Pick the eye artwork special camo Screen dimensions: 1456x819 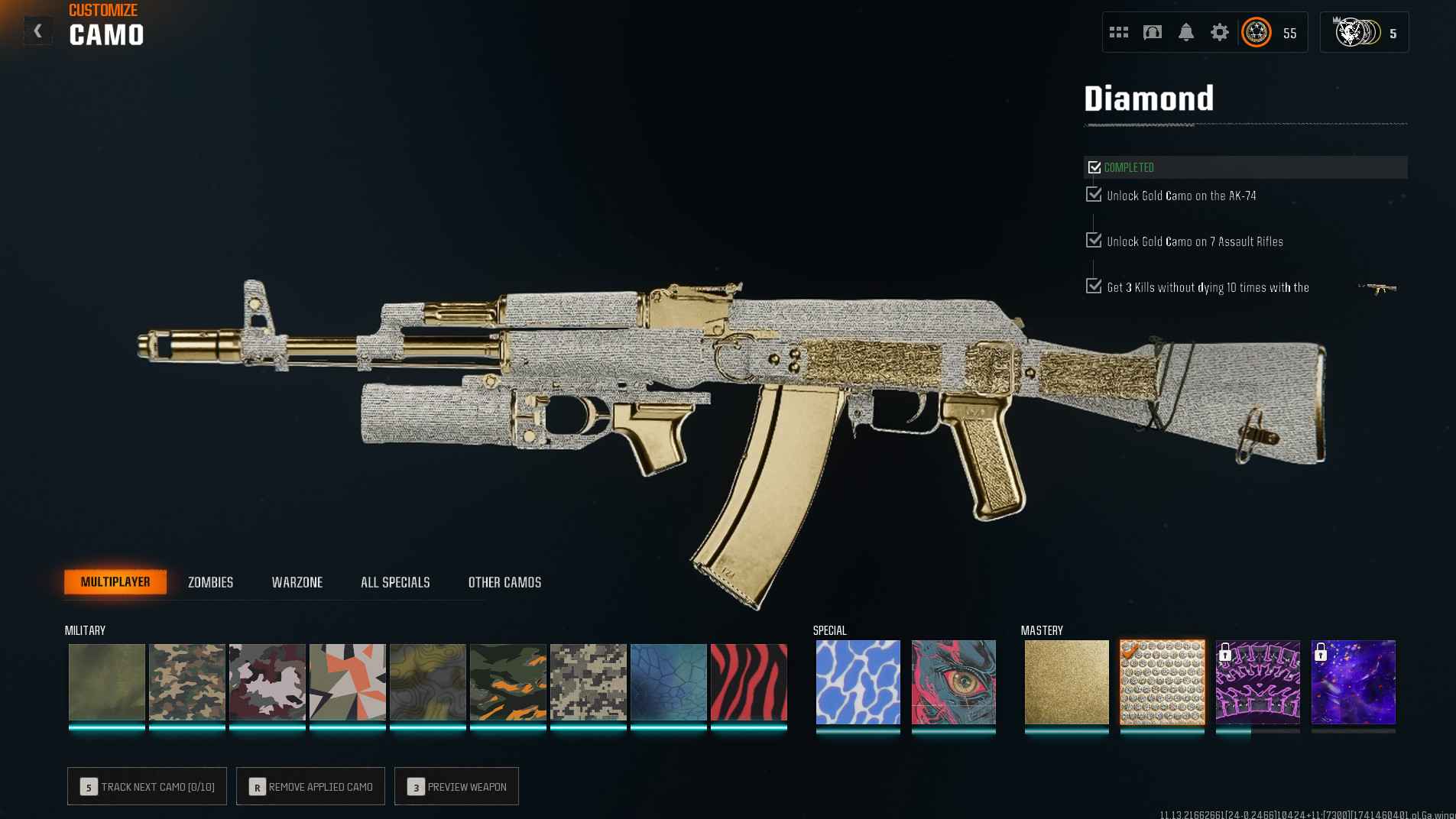953,682
